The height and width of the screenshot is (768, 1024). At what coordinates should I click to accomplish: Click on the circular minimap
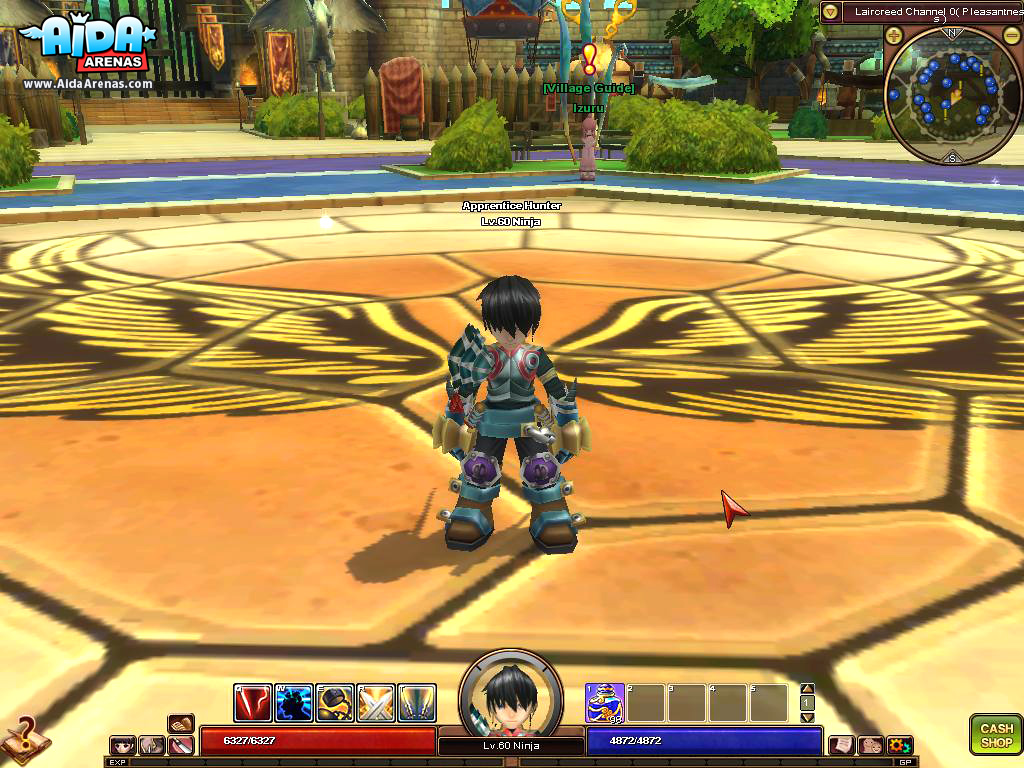click(x=952, y=96)
